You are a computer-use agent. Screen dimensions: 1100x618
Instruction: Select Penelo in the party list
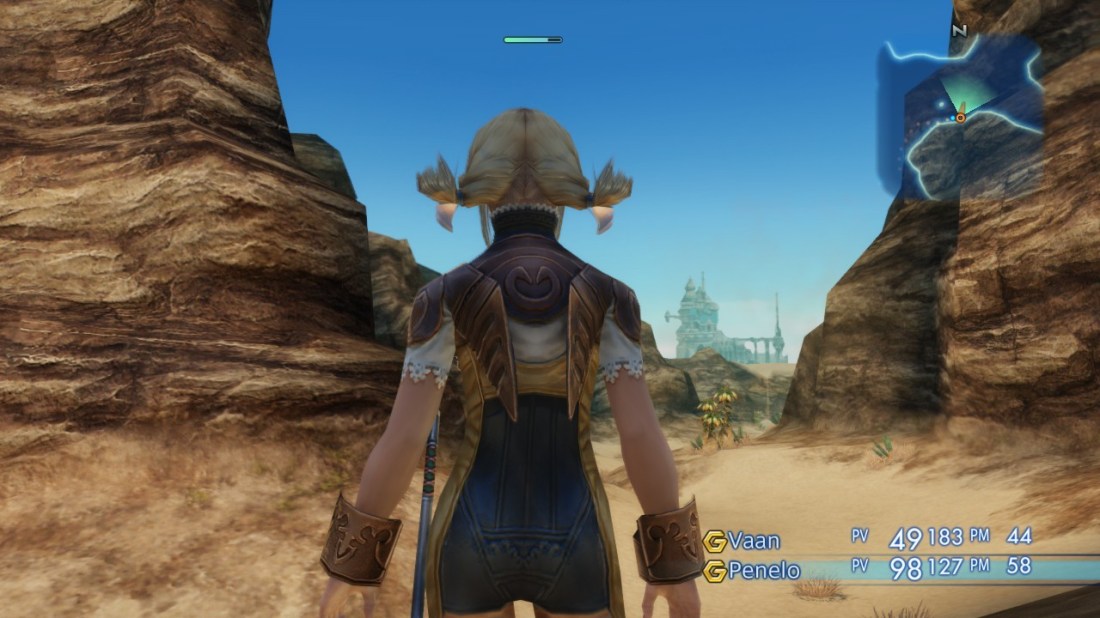pyautogui.click(x=765, y=570)
